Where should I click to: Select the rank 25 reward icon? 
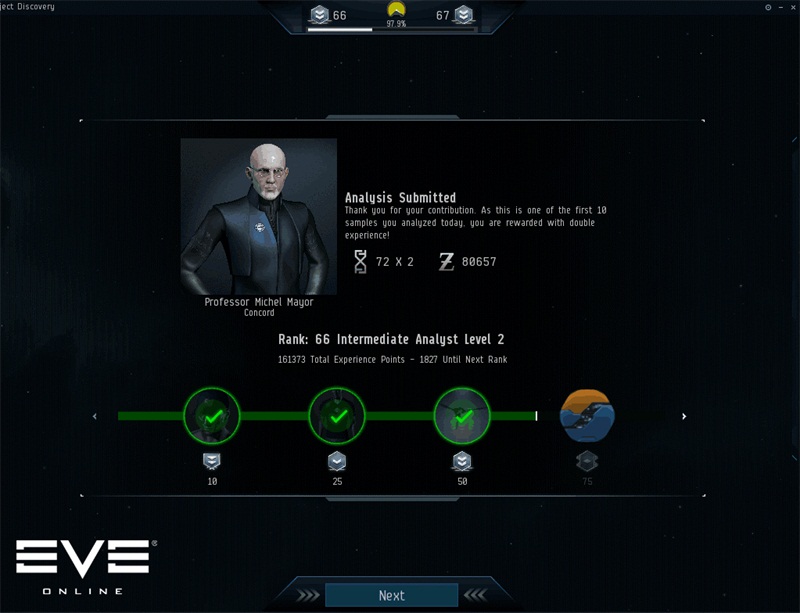tap(337, 416)
